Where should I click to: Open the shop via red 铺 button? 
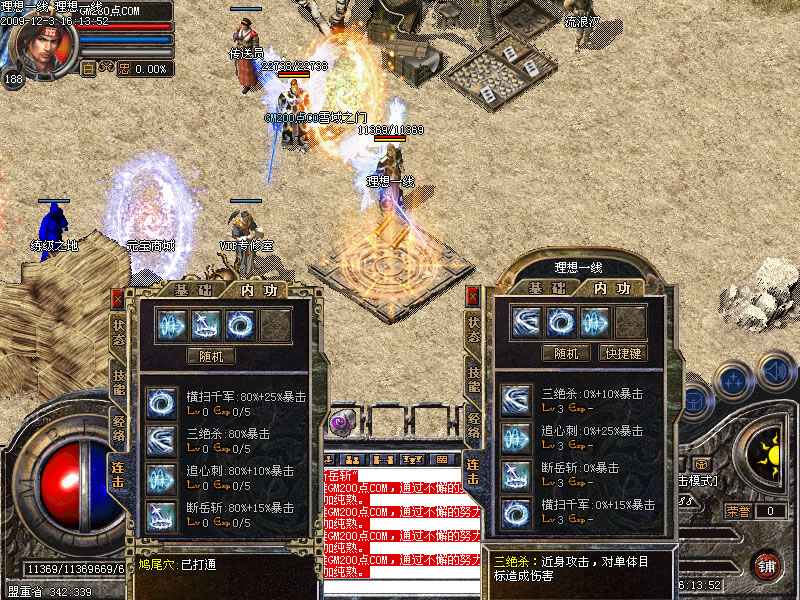point(767,565)
